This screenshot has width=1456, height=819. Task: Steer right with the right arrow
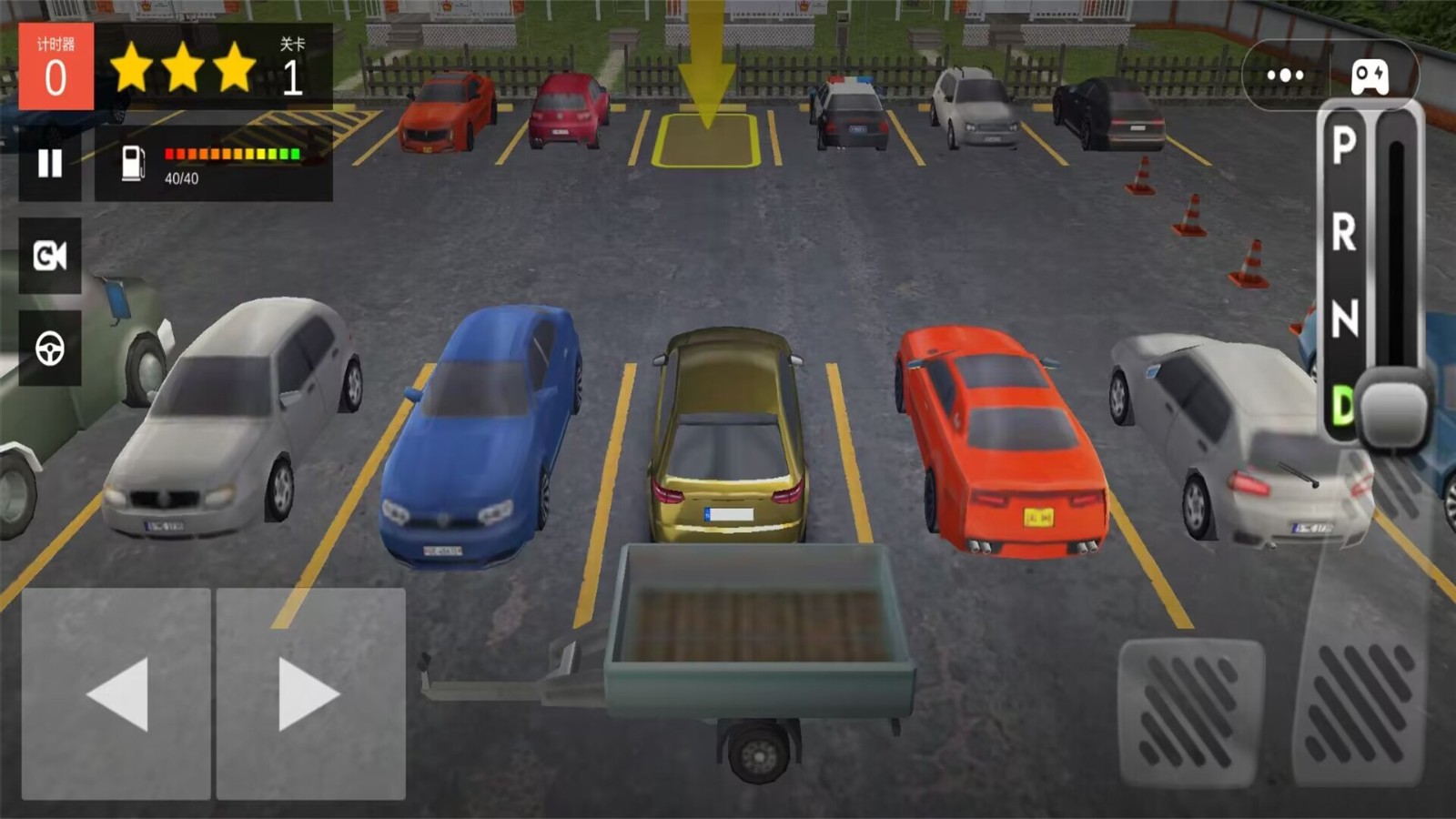pyautogui.click(x=310, y=694)
